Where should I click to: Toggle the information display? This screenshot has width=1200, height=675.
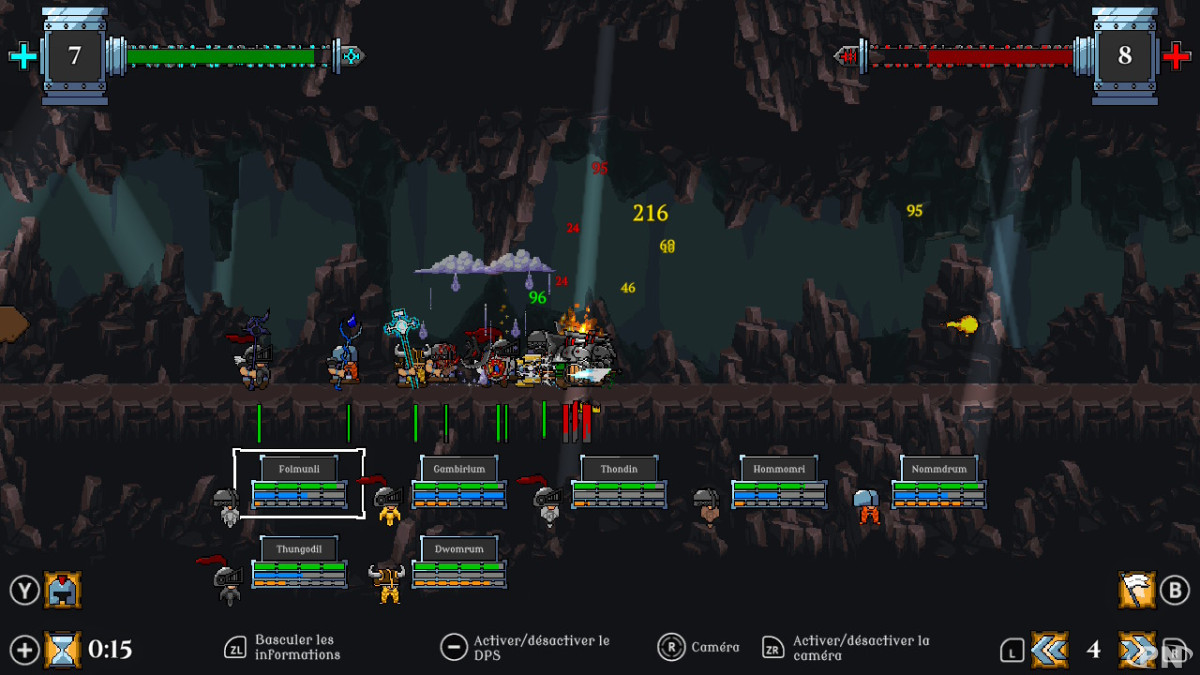pos(235,647)
